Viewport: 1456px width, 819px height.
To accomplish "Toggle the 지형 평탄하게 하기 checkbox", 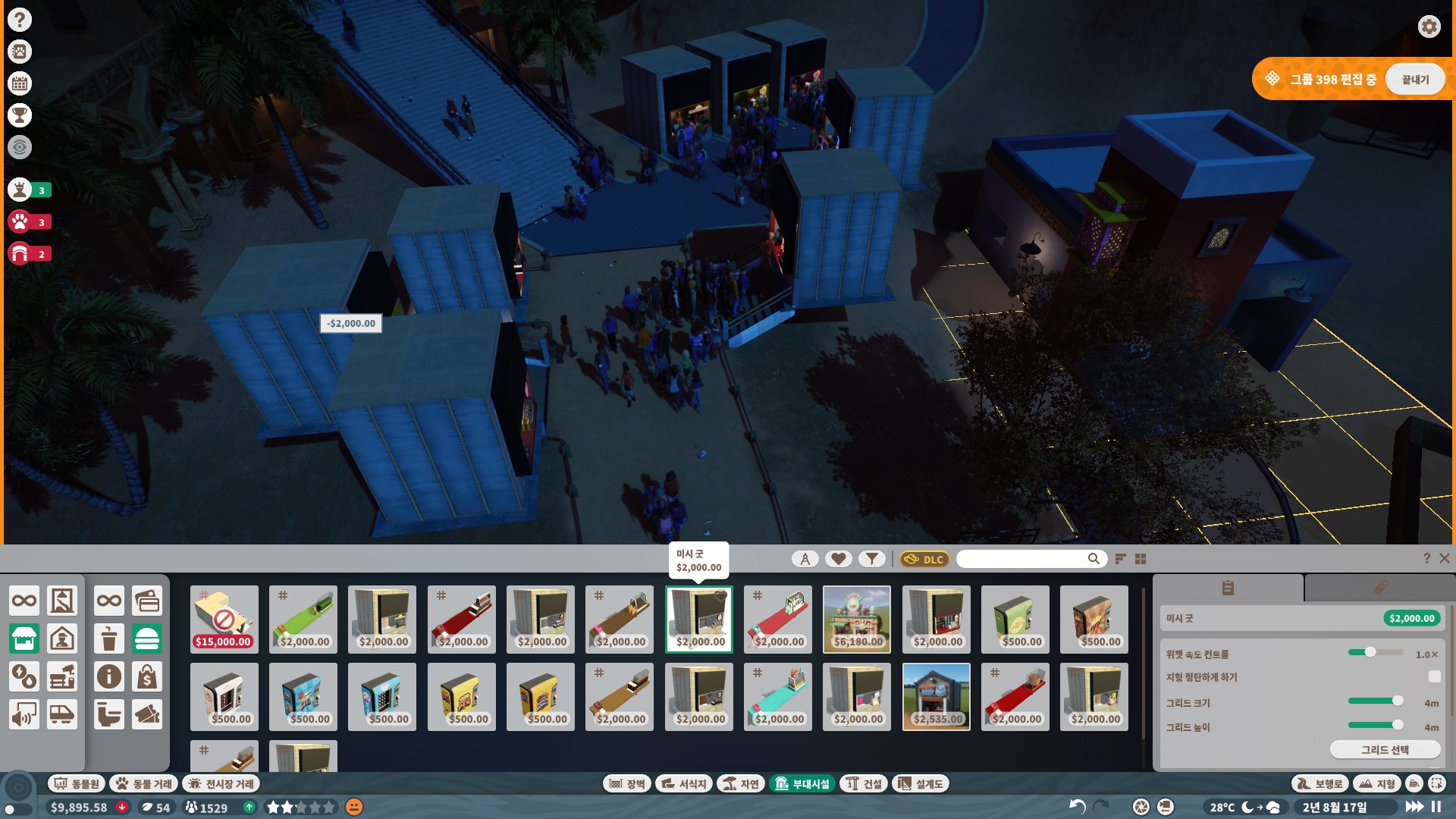I will tap(1433, 676).
